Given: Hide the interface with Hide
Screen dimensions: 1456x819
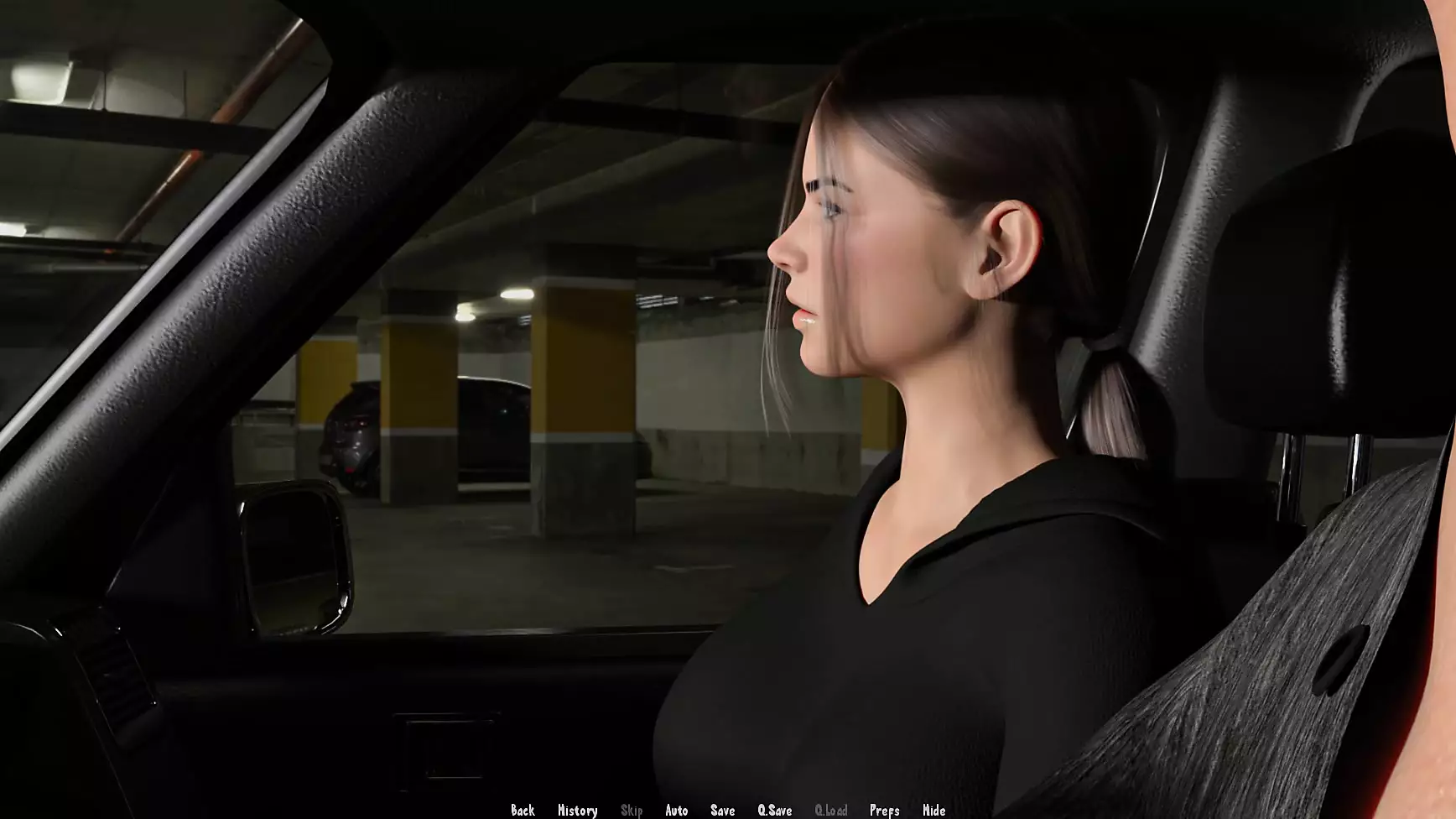Looking at the screenshot, I should point(933,810).
